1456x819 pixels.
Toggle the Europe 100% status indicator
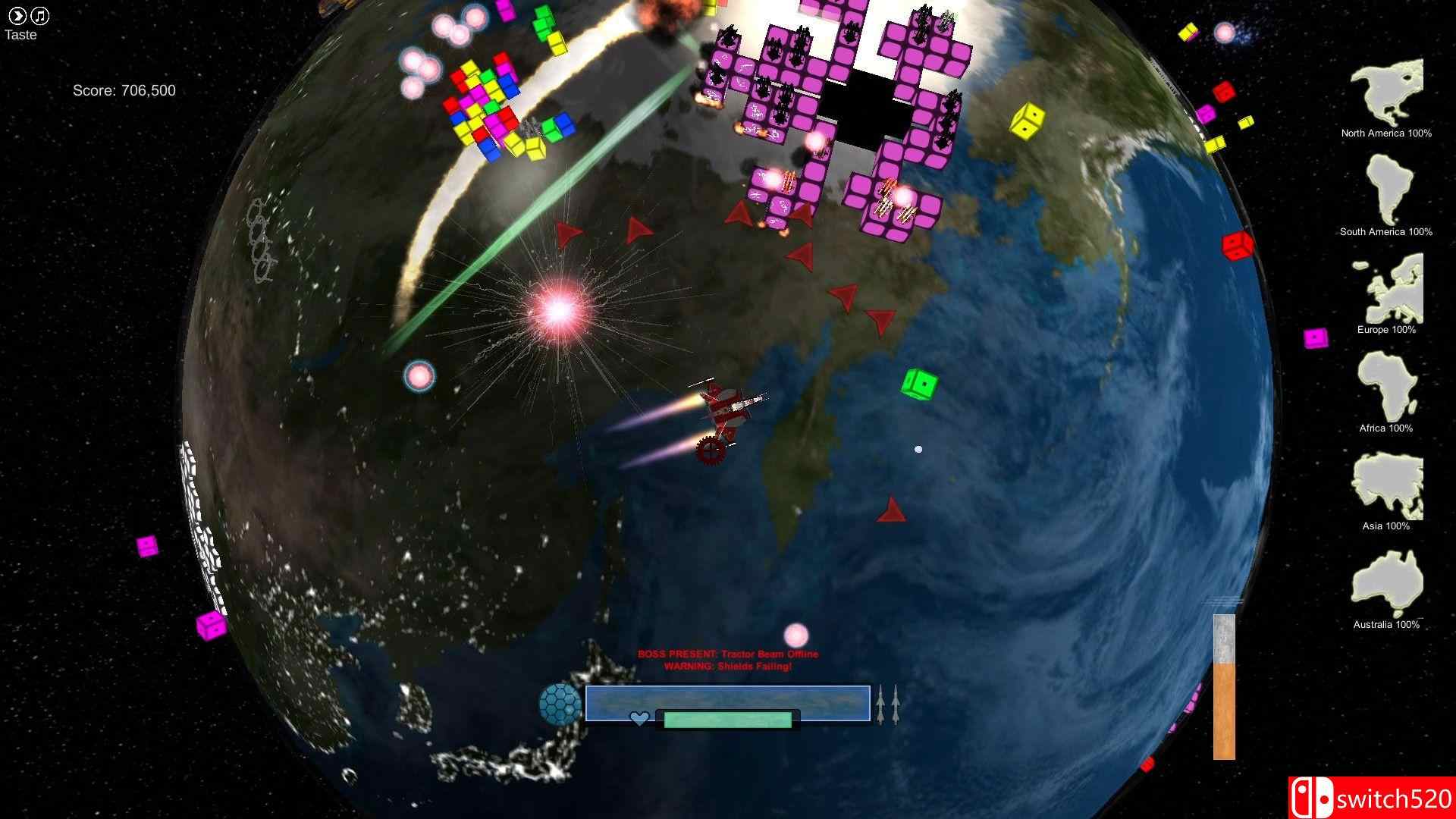1387,330
